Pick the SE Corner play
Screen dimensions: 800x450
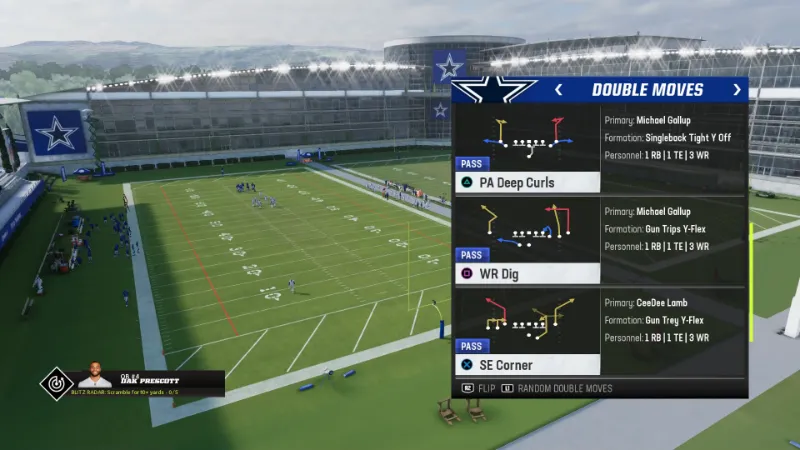[527, 365]
